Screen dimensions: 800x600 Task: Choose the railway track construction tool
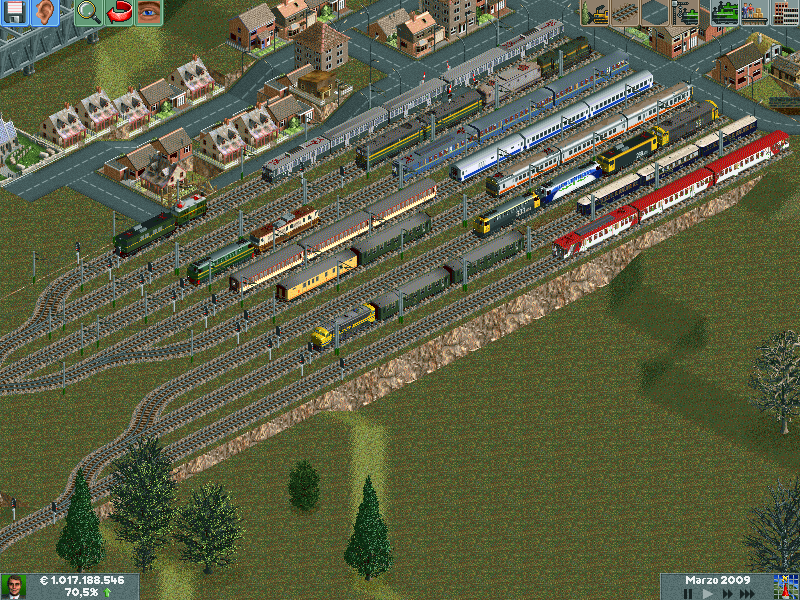point(626,13)
